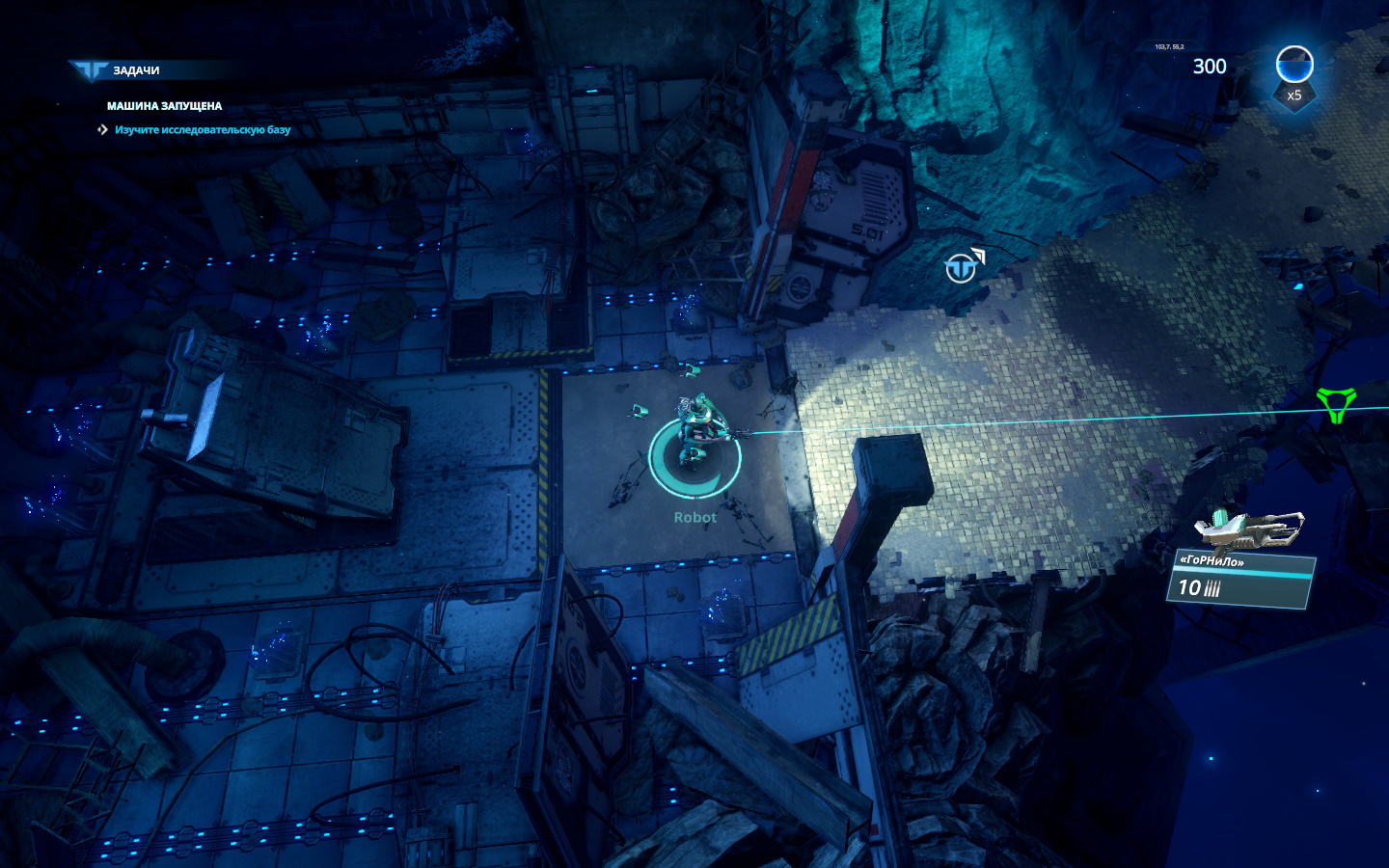Select the blue objective waypoint marker
Image resolution: width=1389 pixels, height=868 pixels.
[x=963, y=266]
